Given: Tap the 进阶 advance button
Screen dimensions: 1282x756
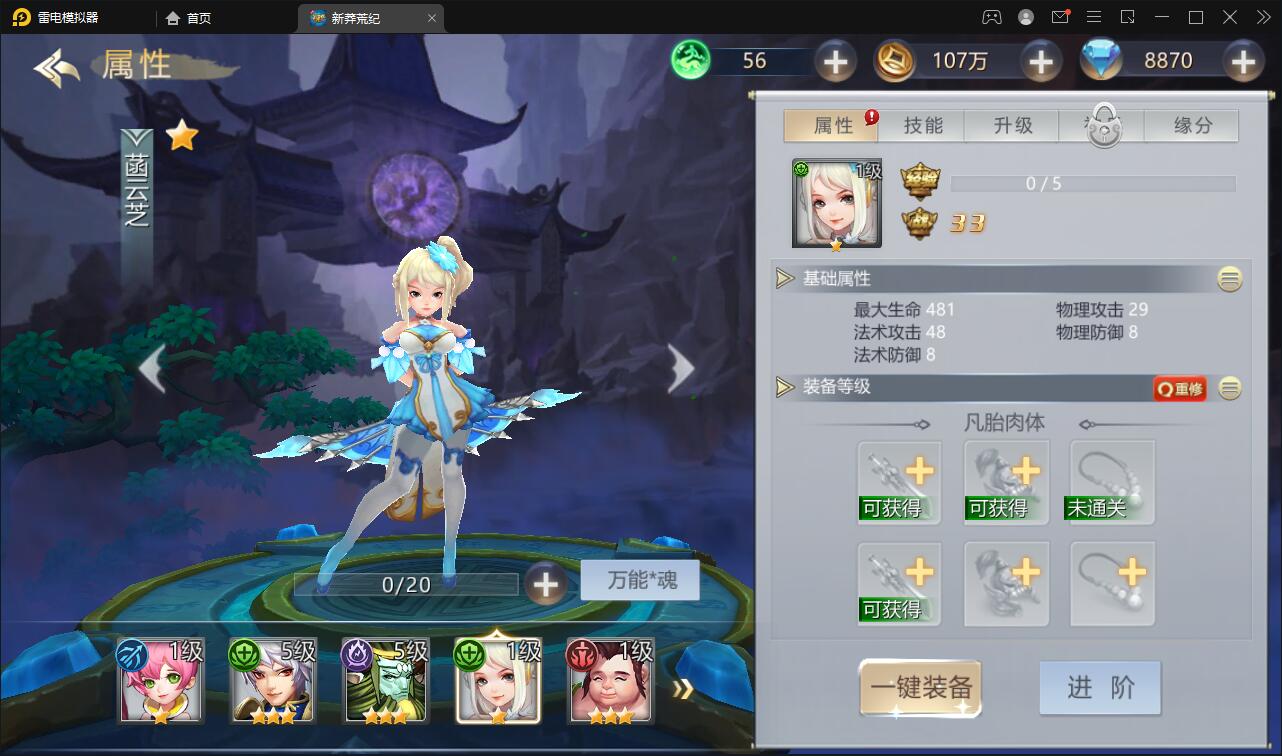Looking at the screenshot, I should click(x=1099, y=687).
